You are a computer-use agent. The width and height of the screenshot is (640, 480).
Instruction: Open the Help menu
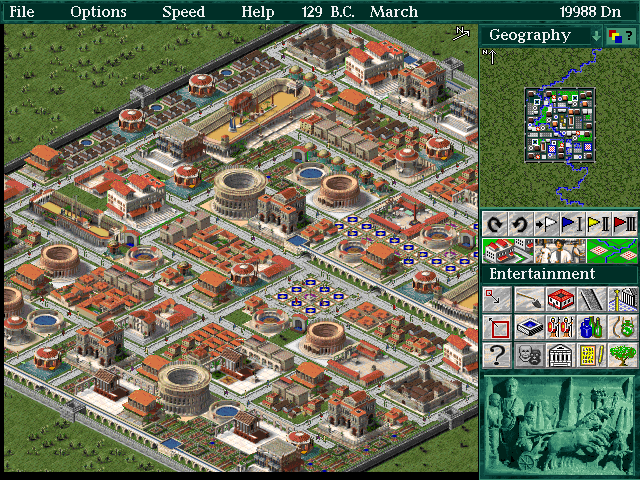click(x=257, y=12)
